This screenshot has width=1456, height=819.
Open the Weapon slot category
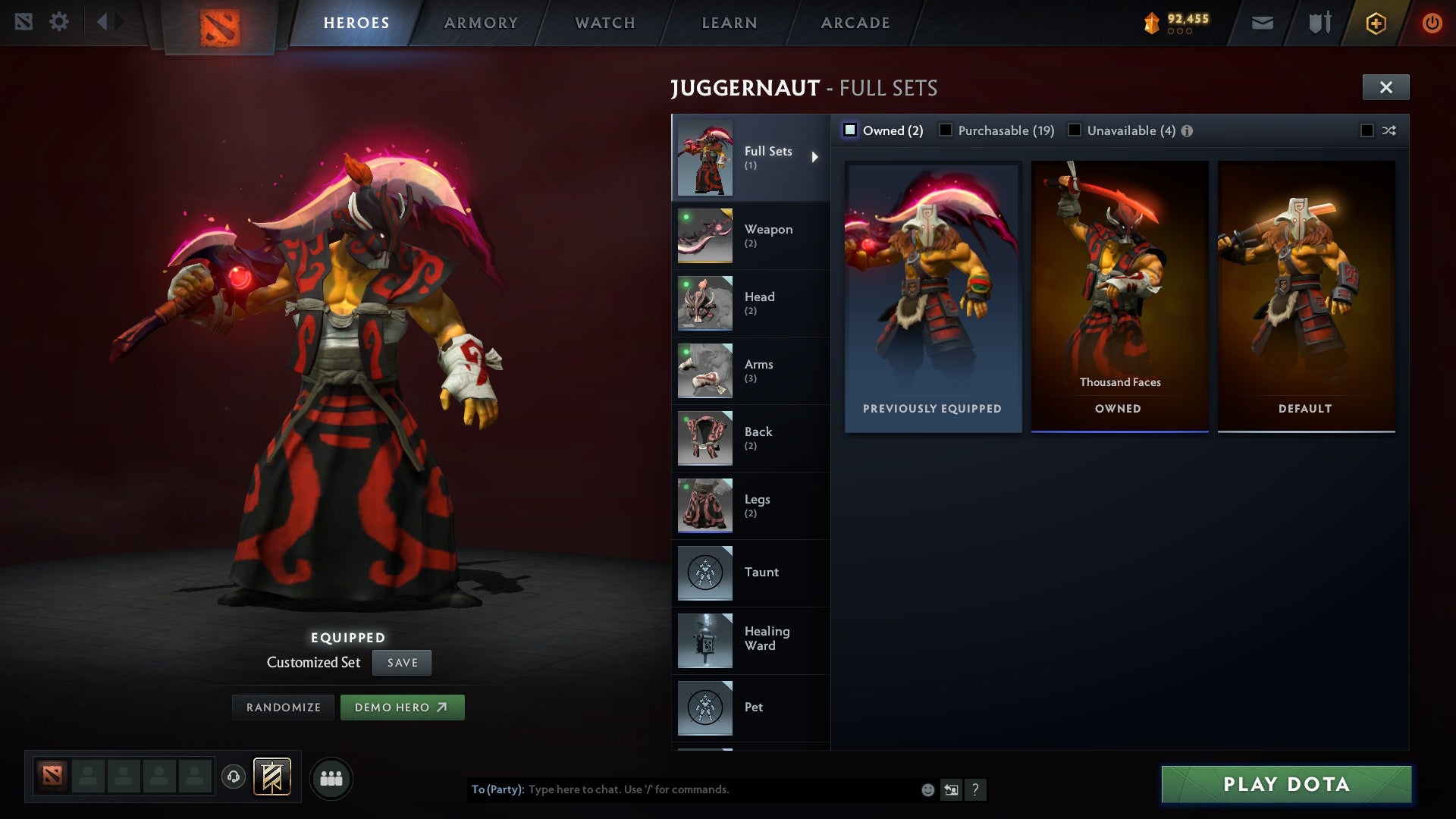pos(751,235)
